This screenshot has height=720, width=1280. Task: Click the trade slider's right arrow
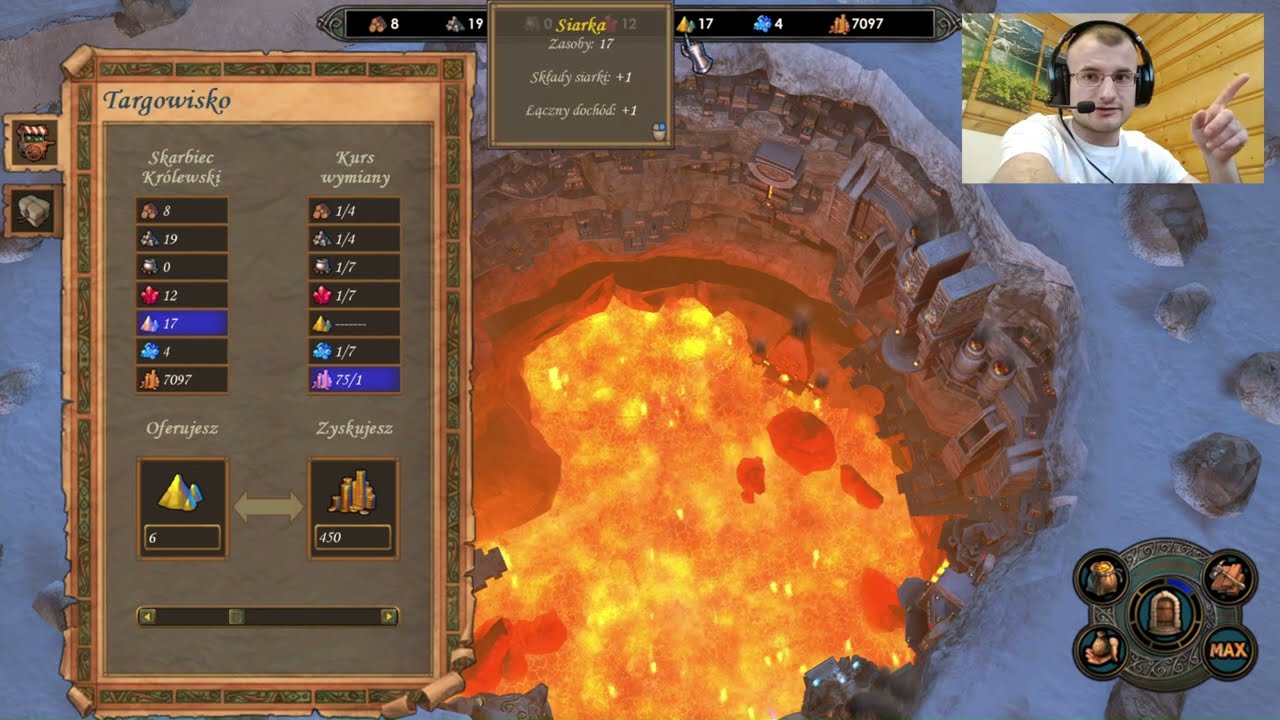click(388, 617)
